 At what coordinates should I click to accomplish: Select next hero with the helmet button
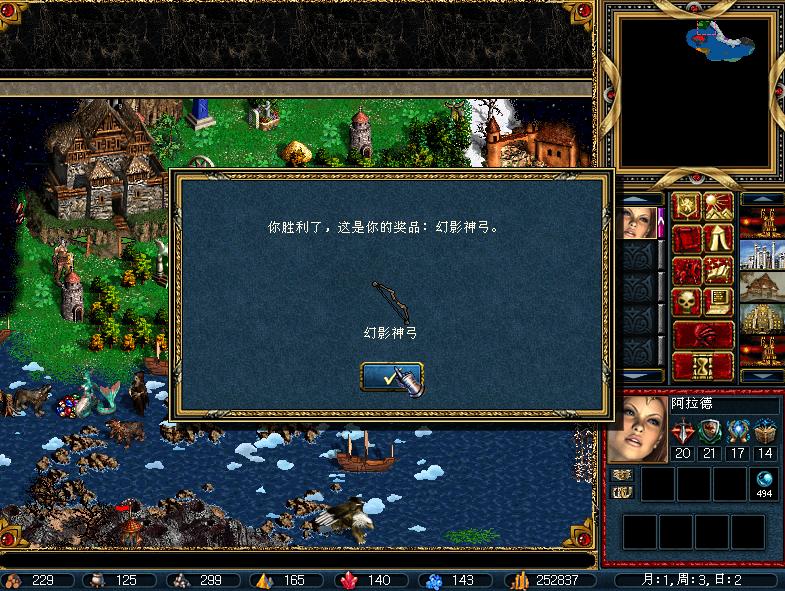(x=703, y=334)
